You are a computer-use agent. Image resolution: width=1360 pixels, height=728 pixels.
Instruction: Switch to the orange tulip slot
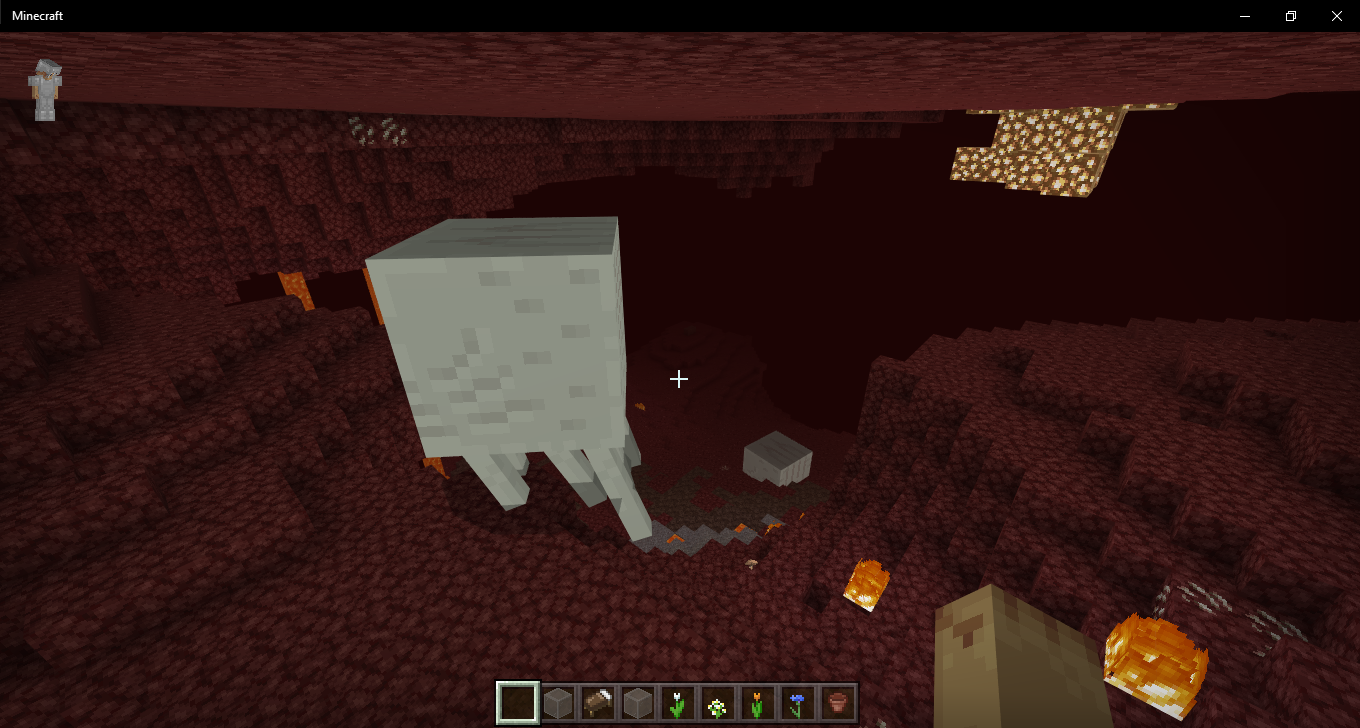point(758,704)
